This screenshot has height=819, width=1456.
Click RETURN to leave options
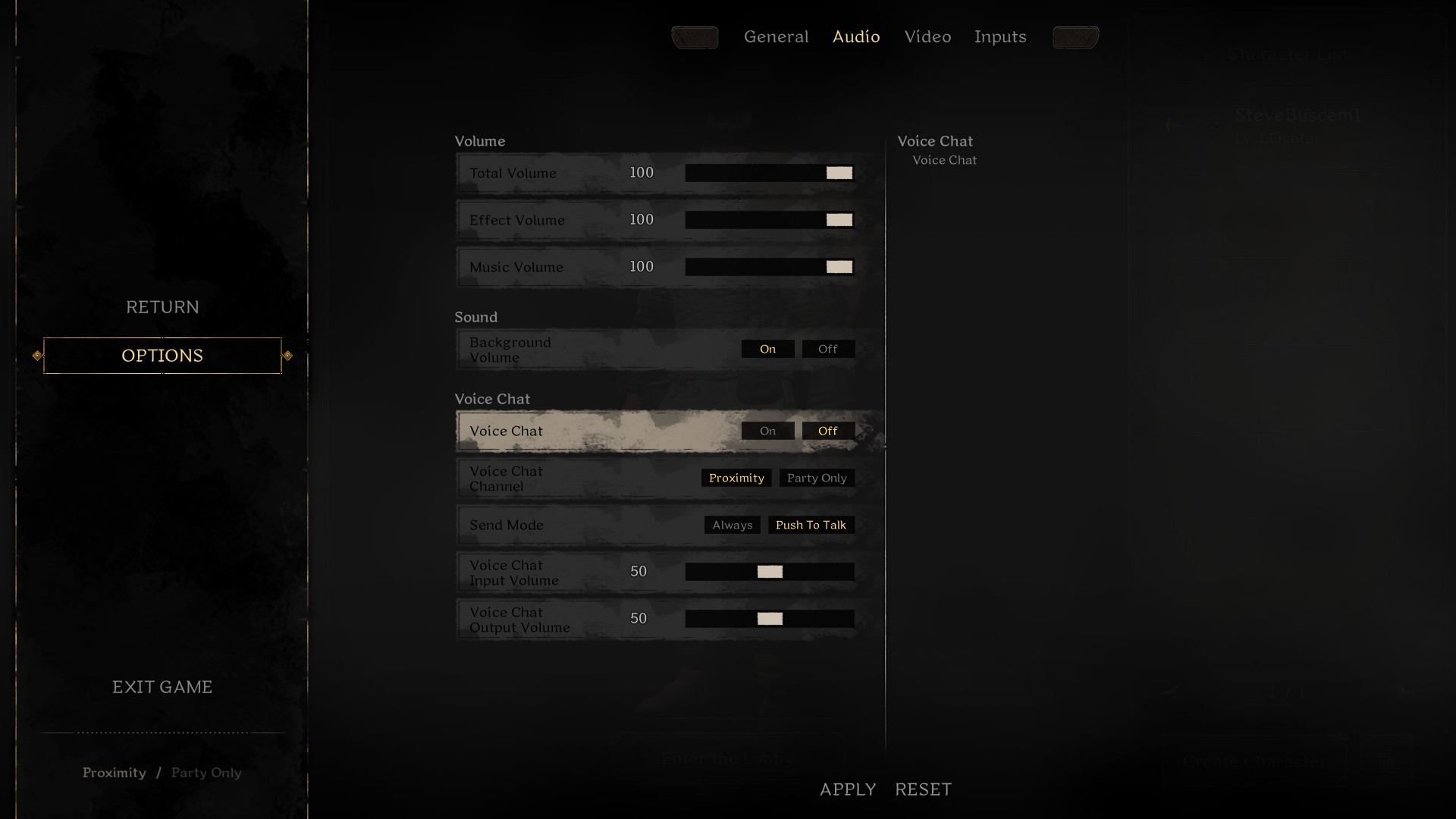coord(162,306)
